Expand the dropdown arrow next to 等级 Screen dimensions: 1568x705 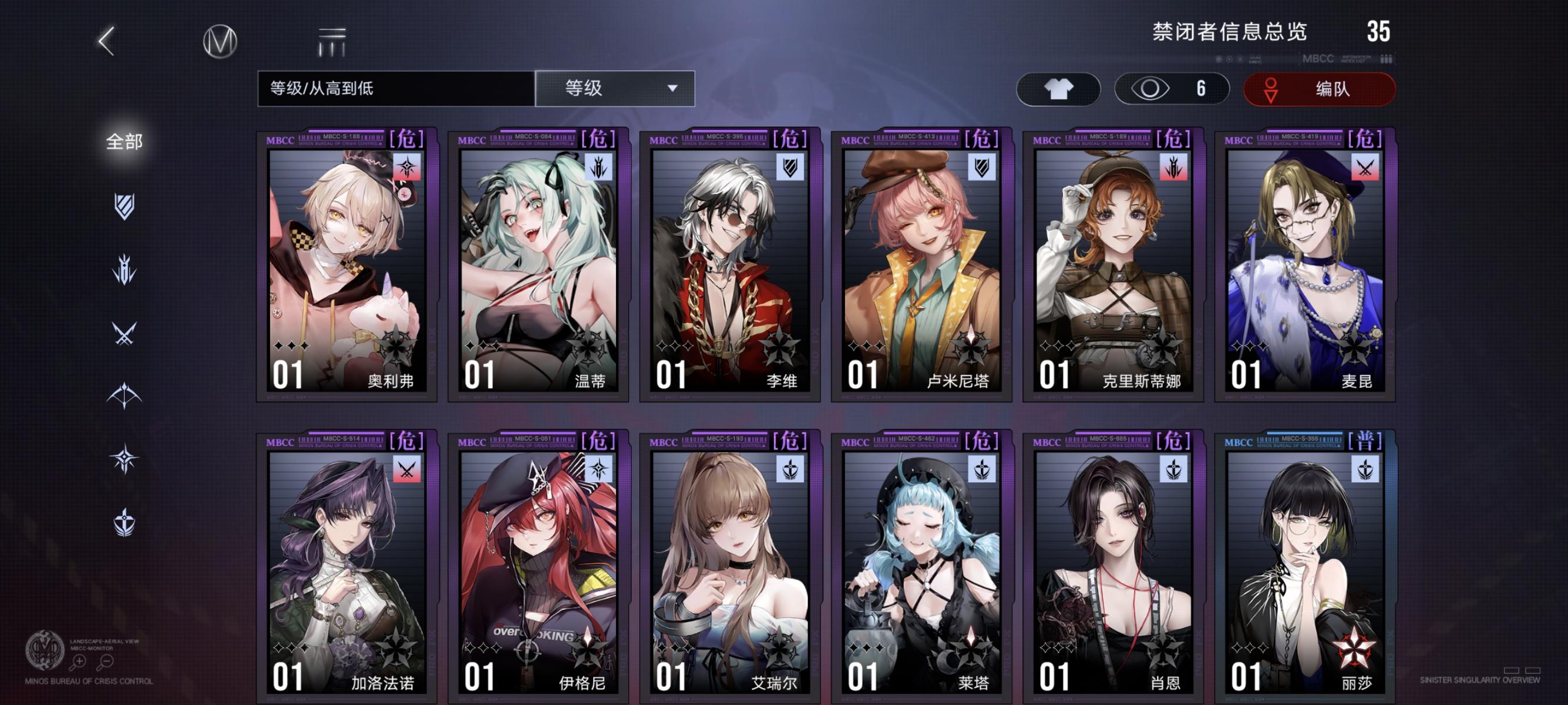coord(672,89)
